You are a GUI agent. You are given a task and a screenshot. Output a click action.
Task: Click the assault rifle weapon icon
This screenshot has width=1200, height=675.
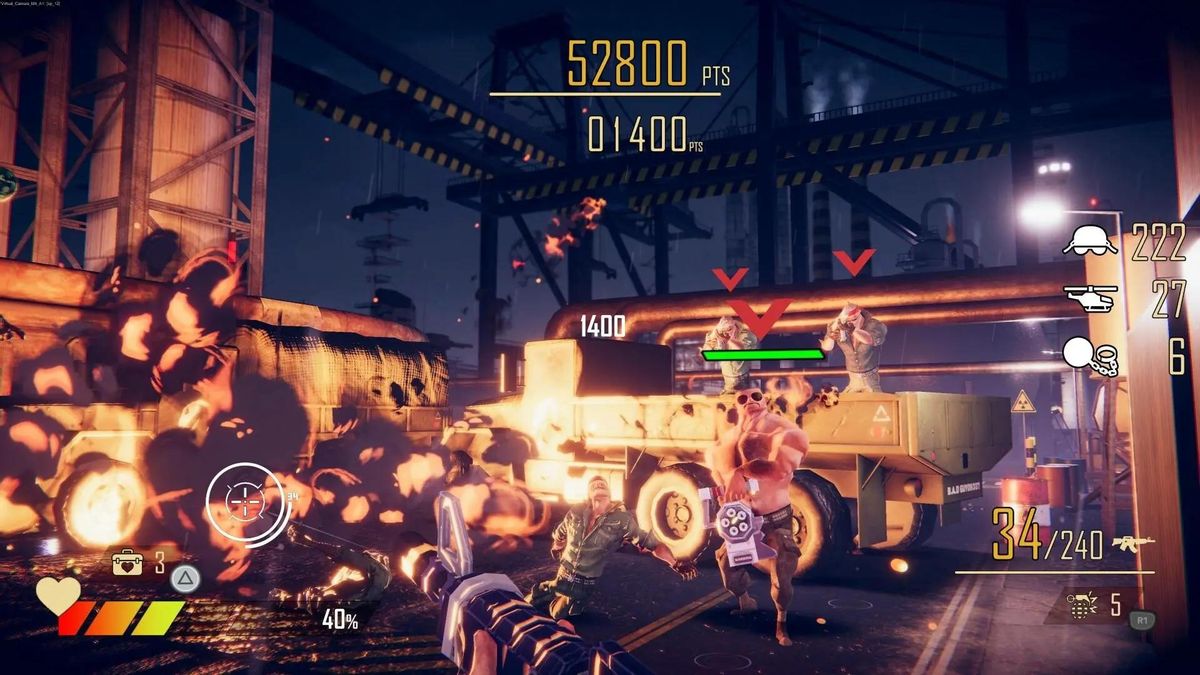coord(1132,543)
